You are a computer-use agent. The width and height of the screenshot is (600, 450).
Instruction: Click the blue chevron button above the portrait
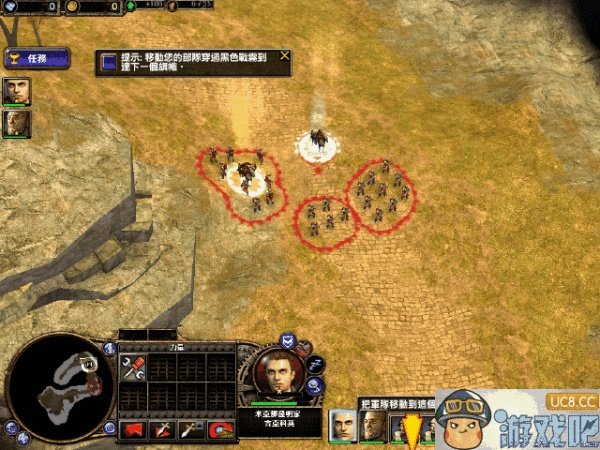point(288,340)
